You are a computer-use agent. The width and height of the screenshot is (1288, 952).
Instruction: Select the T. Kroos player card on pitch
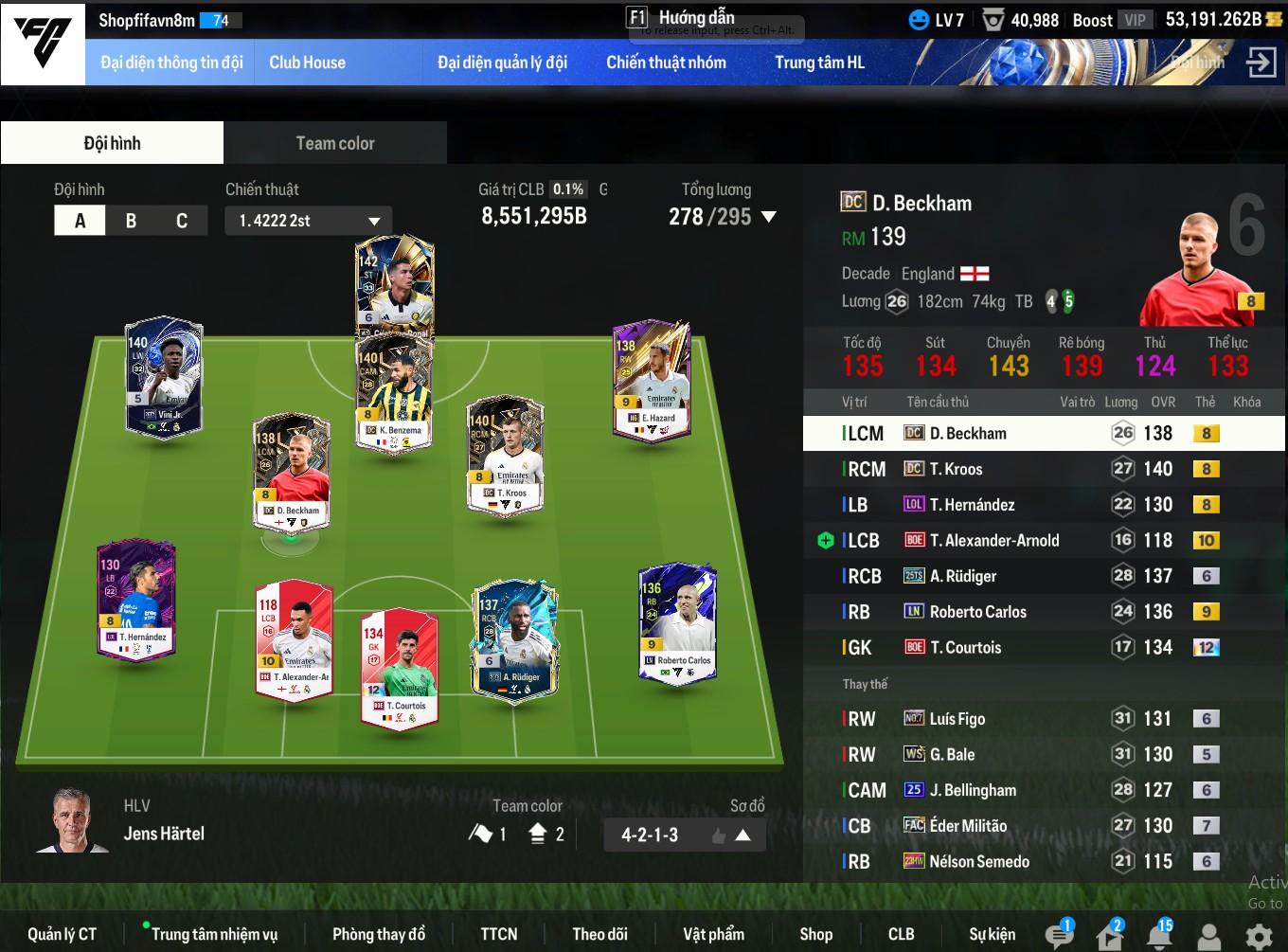(506, 455)
